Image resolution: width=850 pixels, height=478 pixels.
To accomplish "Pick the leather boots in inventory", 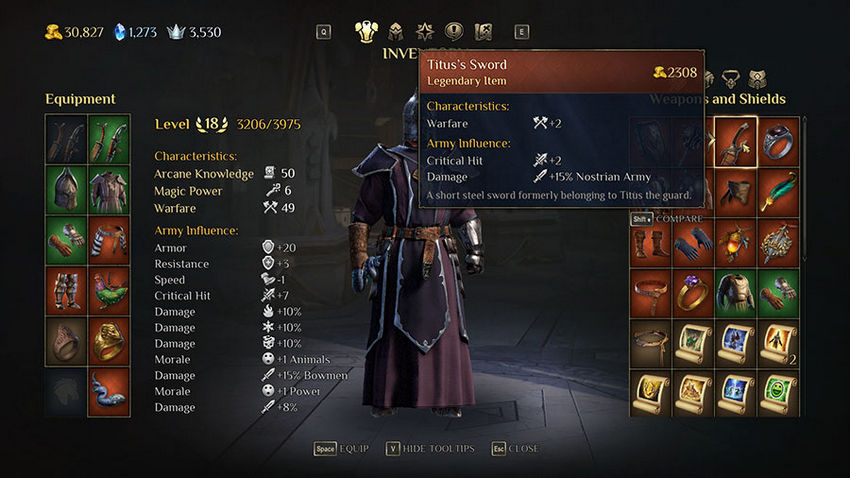I will tap(651, 242).
